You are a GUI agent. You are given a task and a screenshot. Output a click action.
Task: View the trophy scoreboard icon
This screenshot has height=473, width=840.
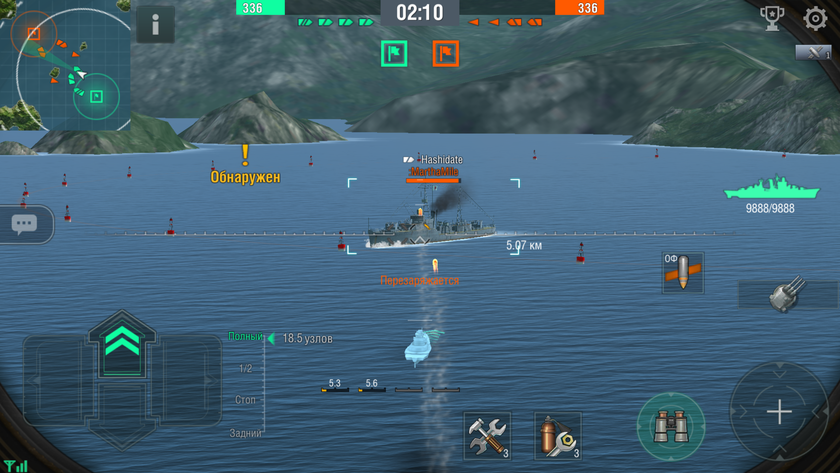tap(772, 18)
